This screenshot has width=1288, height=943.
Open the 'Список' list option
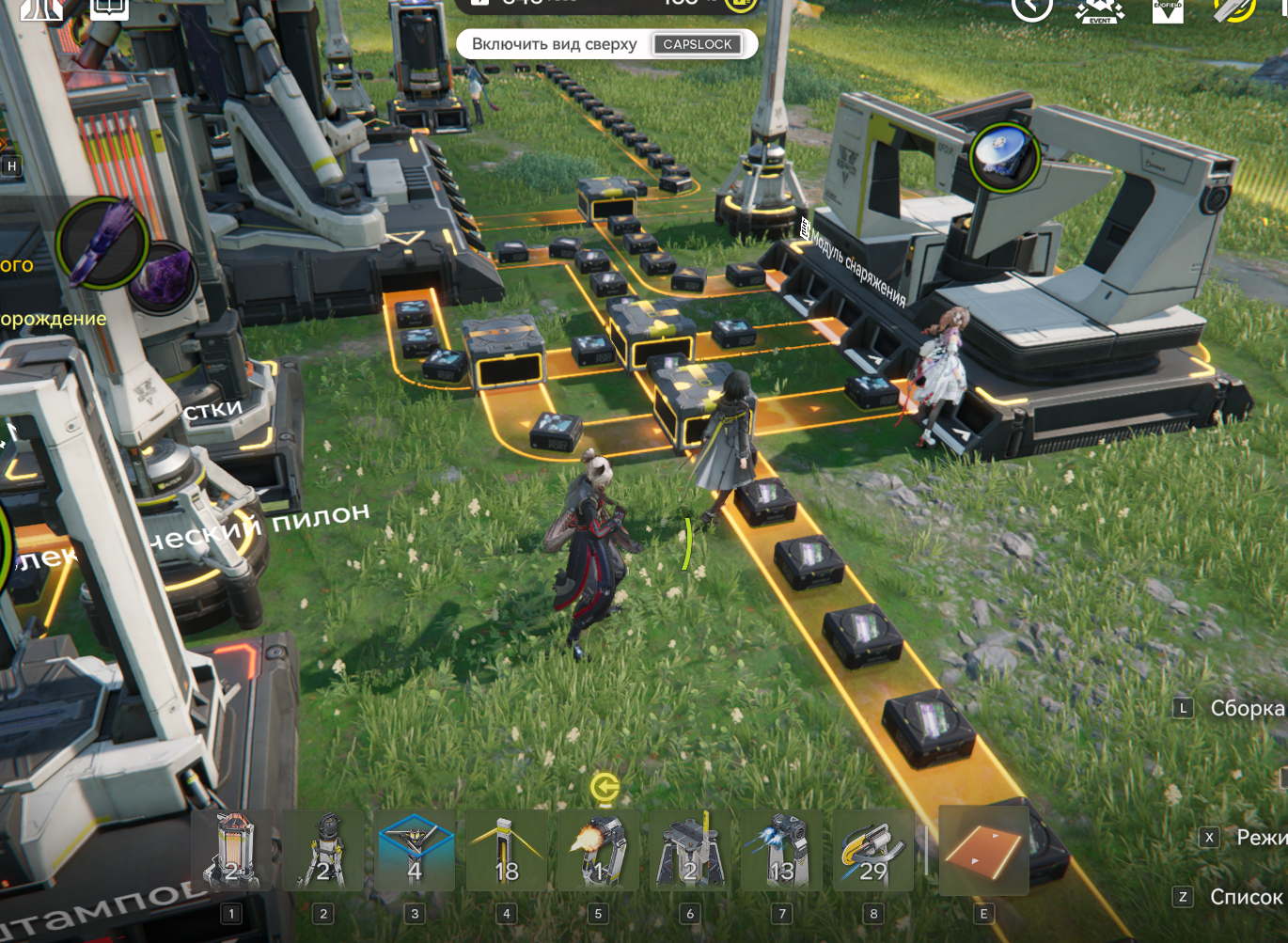[x=1245, y=897]
